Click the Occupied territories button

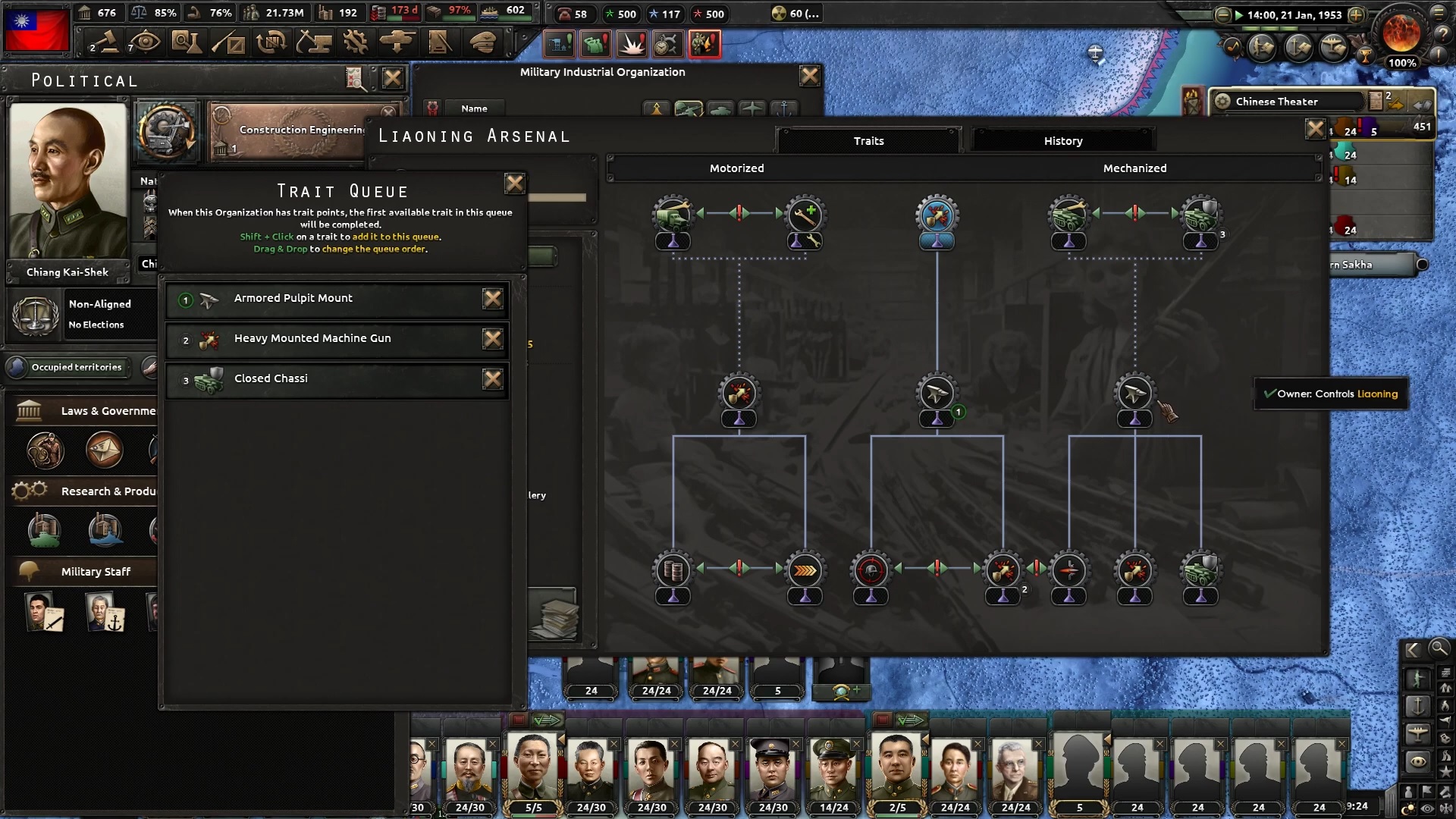76,368
